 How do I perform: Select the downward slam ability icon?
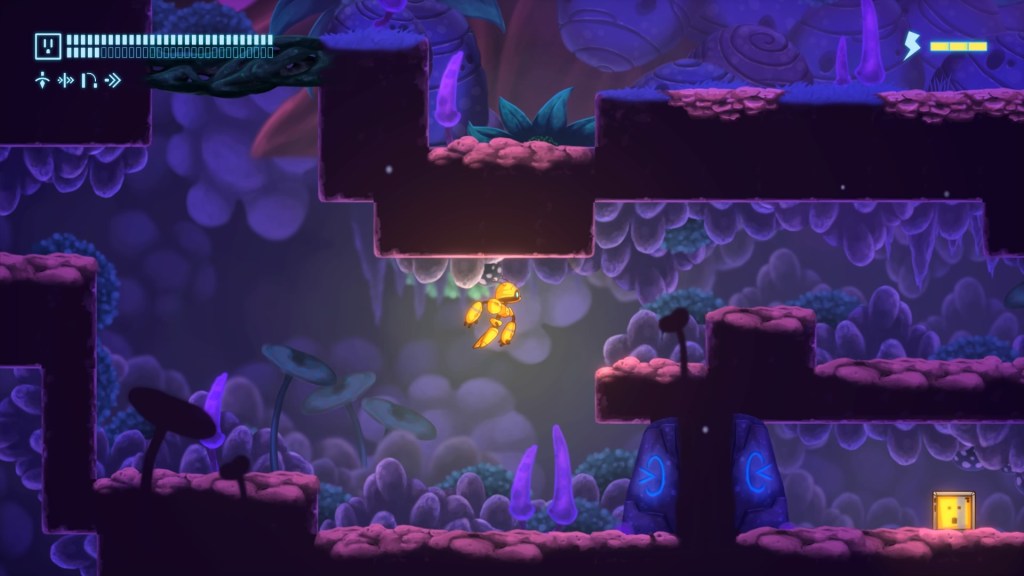[43, 80]
